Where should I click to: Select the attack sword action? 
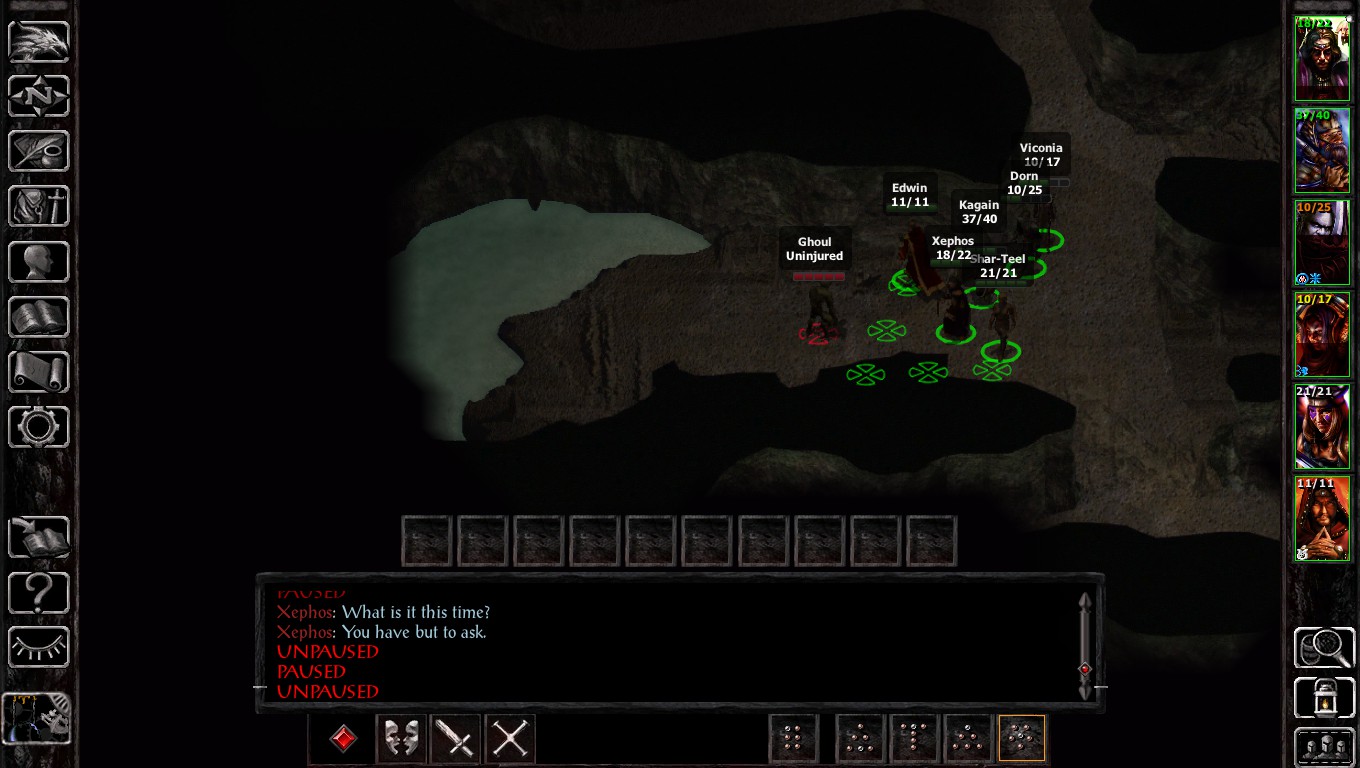[x=455, y=739]
